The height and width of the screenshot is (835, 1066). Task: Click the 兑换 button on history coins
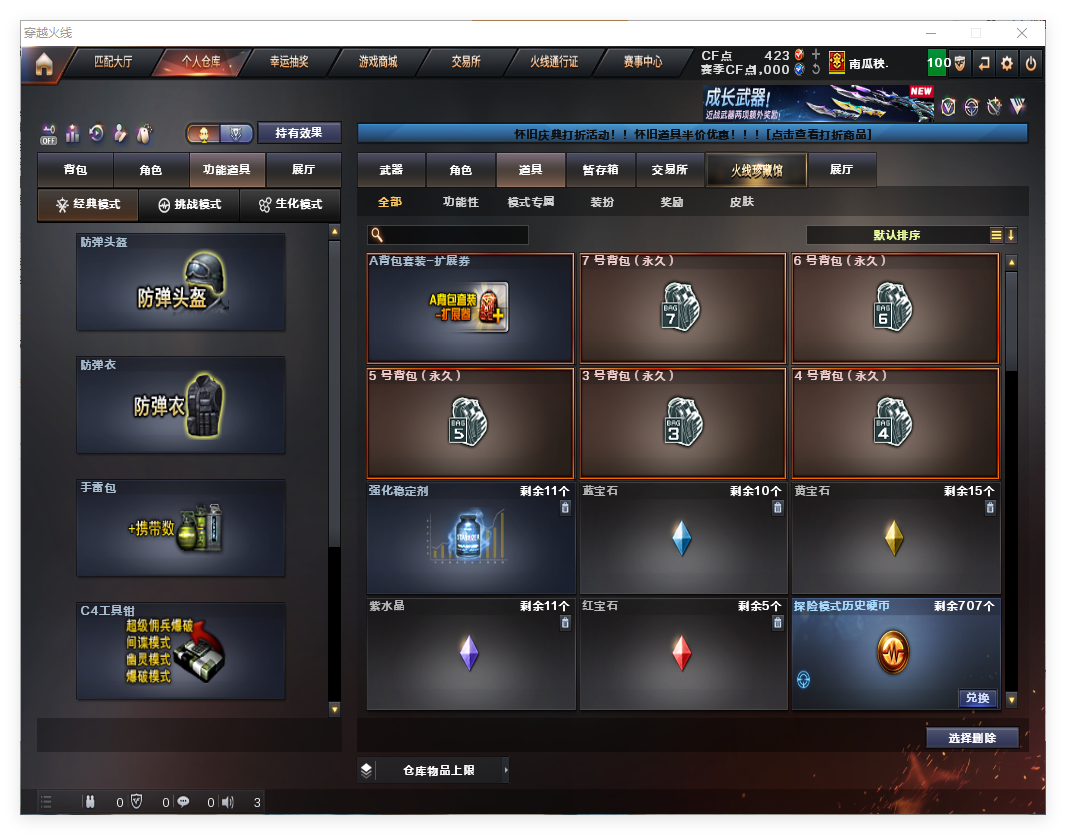(x=977, y=698)
